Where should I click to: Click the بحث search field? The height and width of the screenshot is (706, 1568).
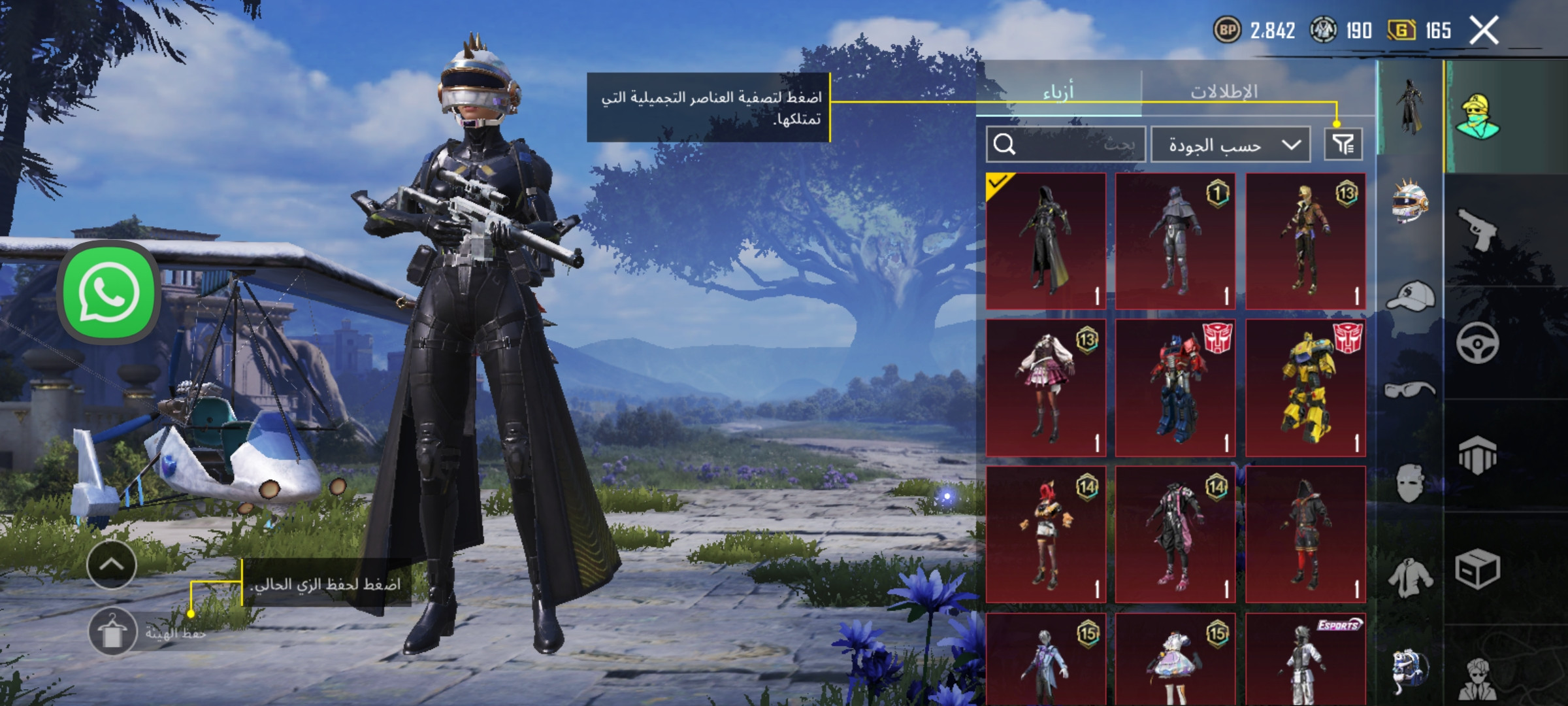(x=1066, y=144)
